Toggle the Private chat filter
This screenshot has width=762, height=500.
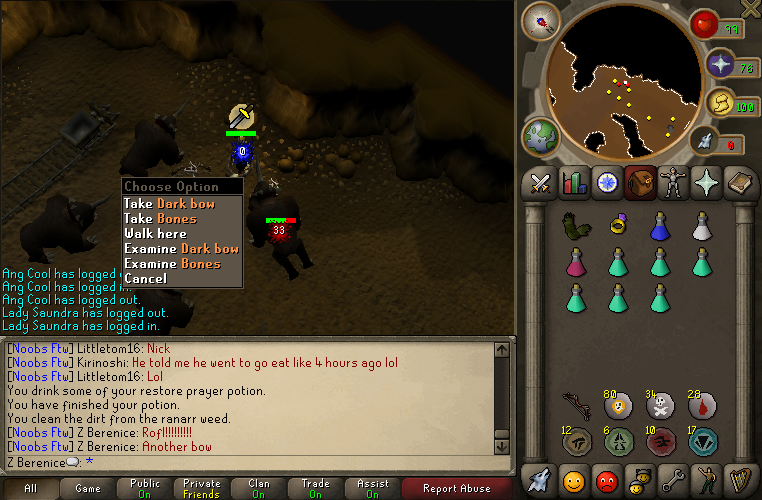202,489
